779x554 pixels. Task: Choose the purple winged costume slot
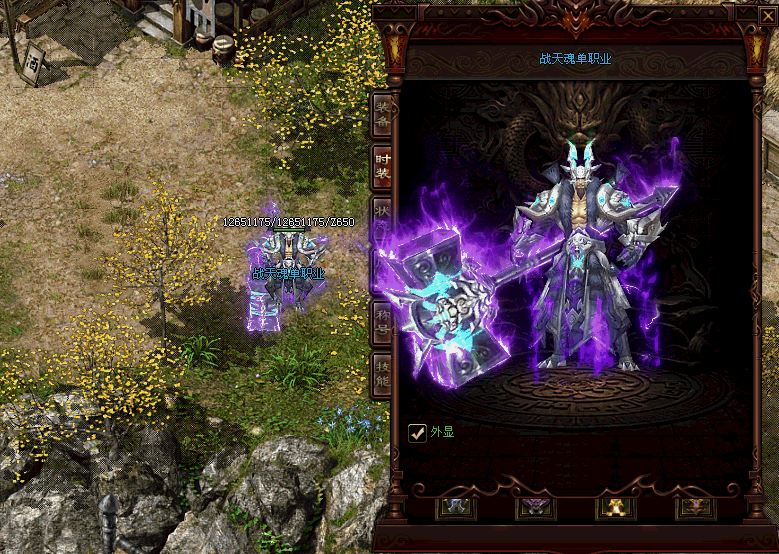pos(536,507)
